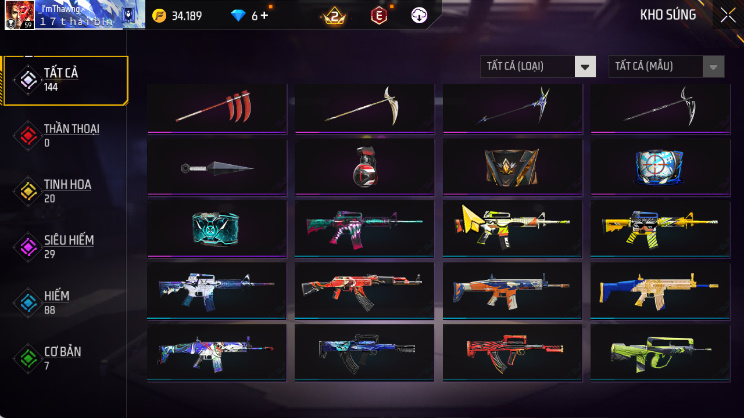Select the rifle skin with yellow arrow
The height and width of the screenshot is (418, 744).
[513, 228]
